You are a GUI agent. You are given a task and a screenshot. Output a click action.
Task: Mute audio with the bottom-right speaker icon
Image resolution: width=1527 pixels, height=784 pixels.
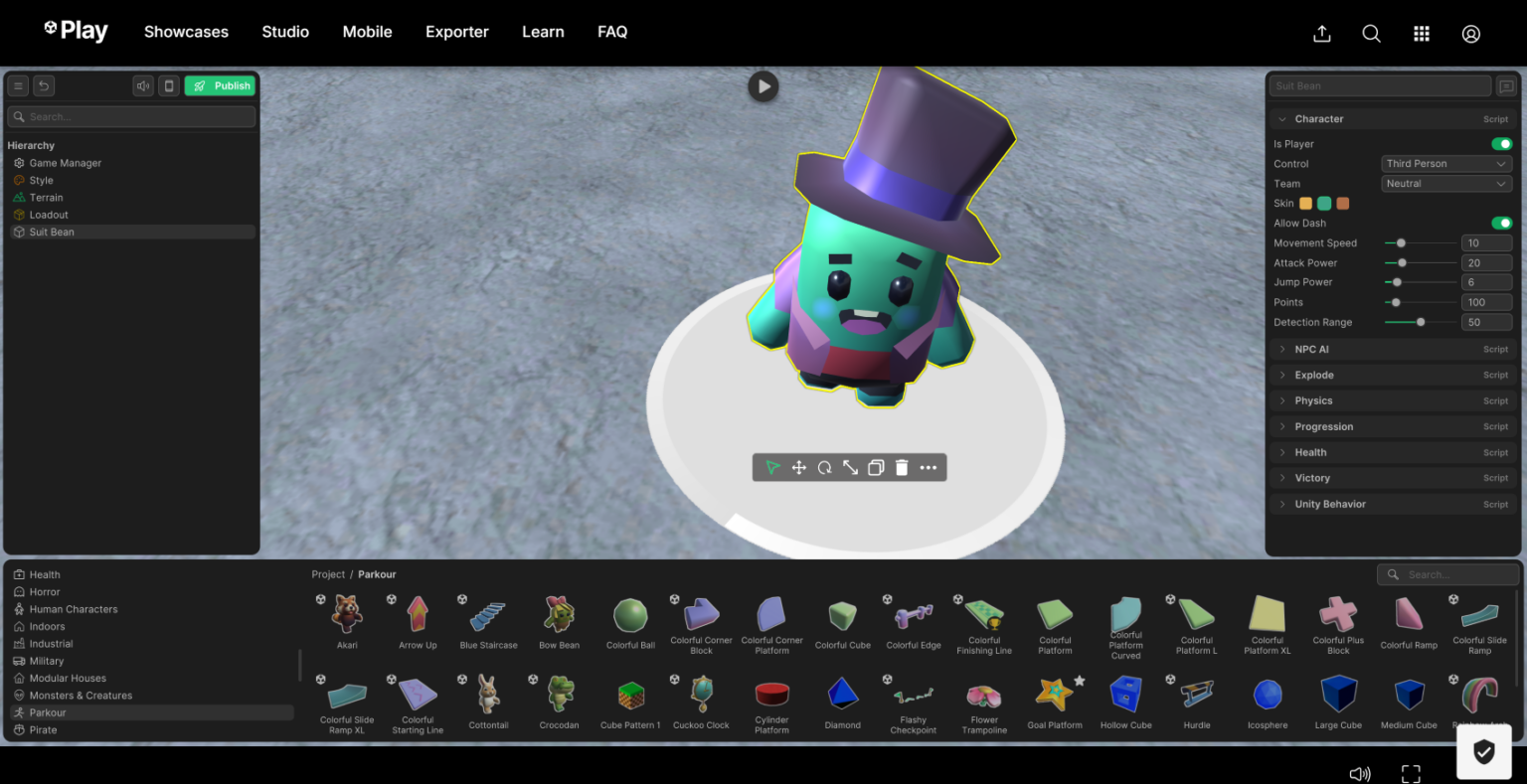[1360, 773]
